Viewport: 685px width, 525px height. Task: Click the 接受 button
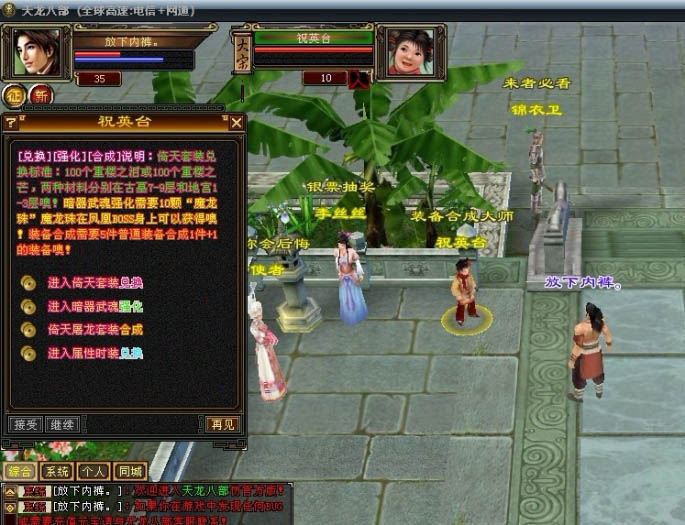pos(24,424)
